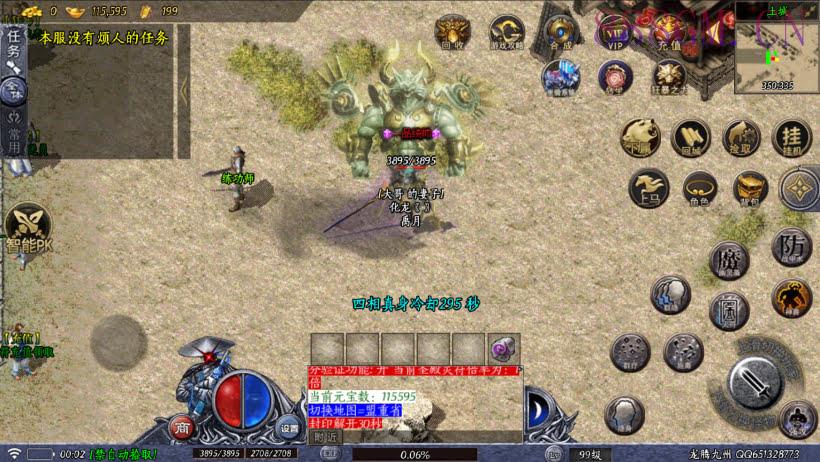820x462 pixels.
Task: Open the 角色 character sheet
Action: pos(698,187)
